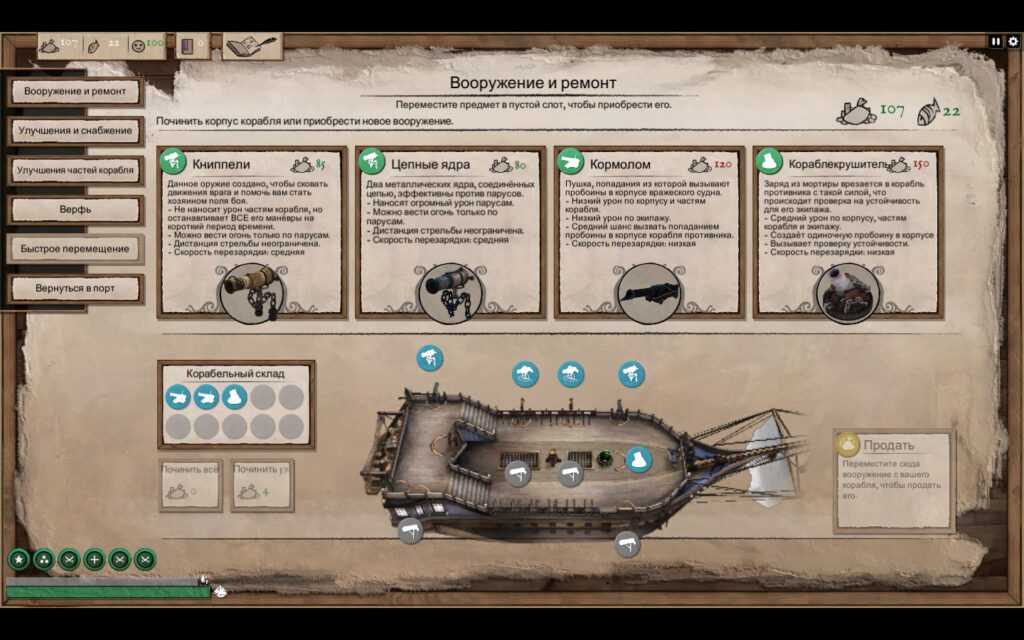Choose Быстрое перемещение fast travel
1024x640 pixels.
tap(75, 249)
